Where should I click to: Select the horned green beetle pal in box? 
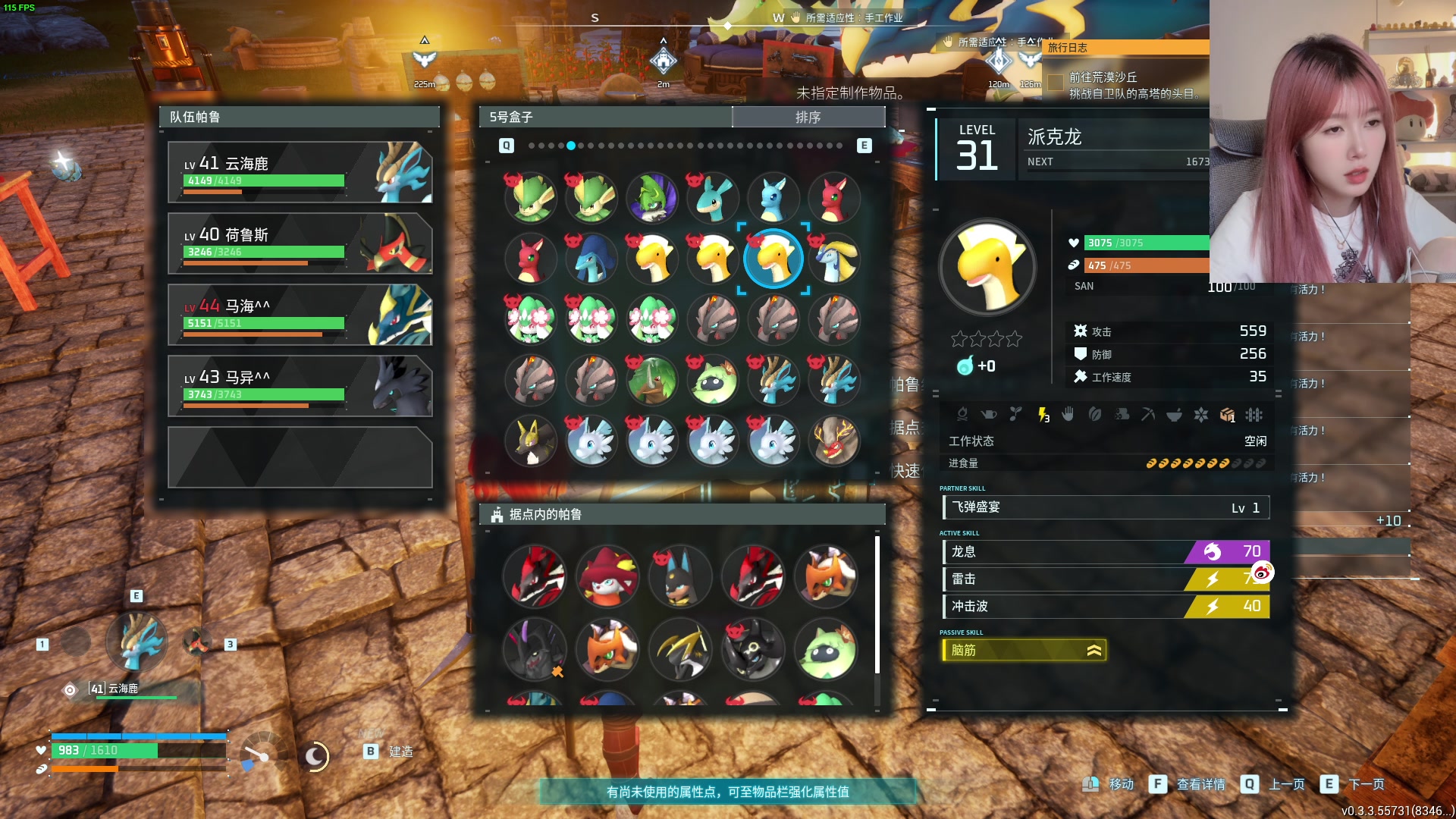coord(652,380)
